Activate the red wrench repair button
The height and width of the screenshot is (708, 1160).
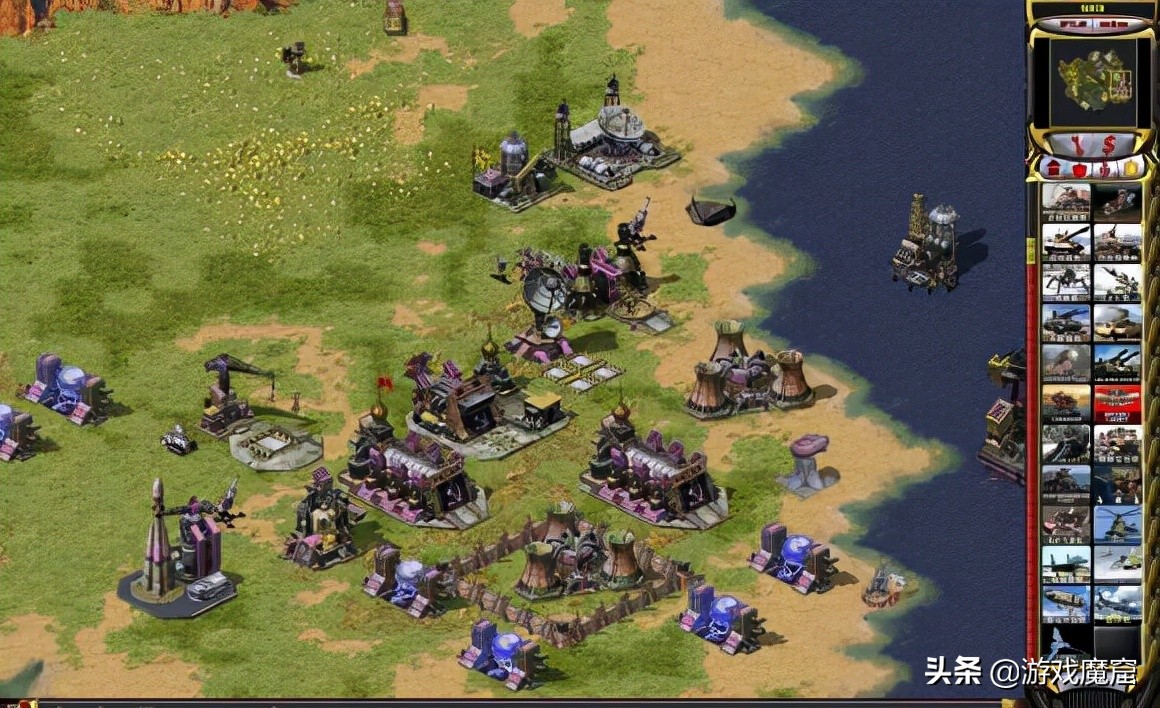tap(1076, 145)
